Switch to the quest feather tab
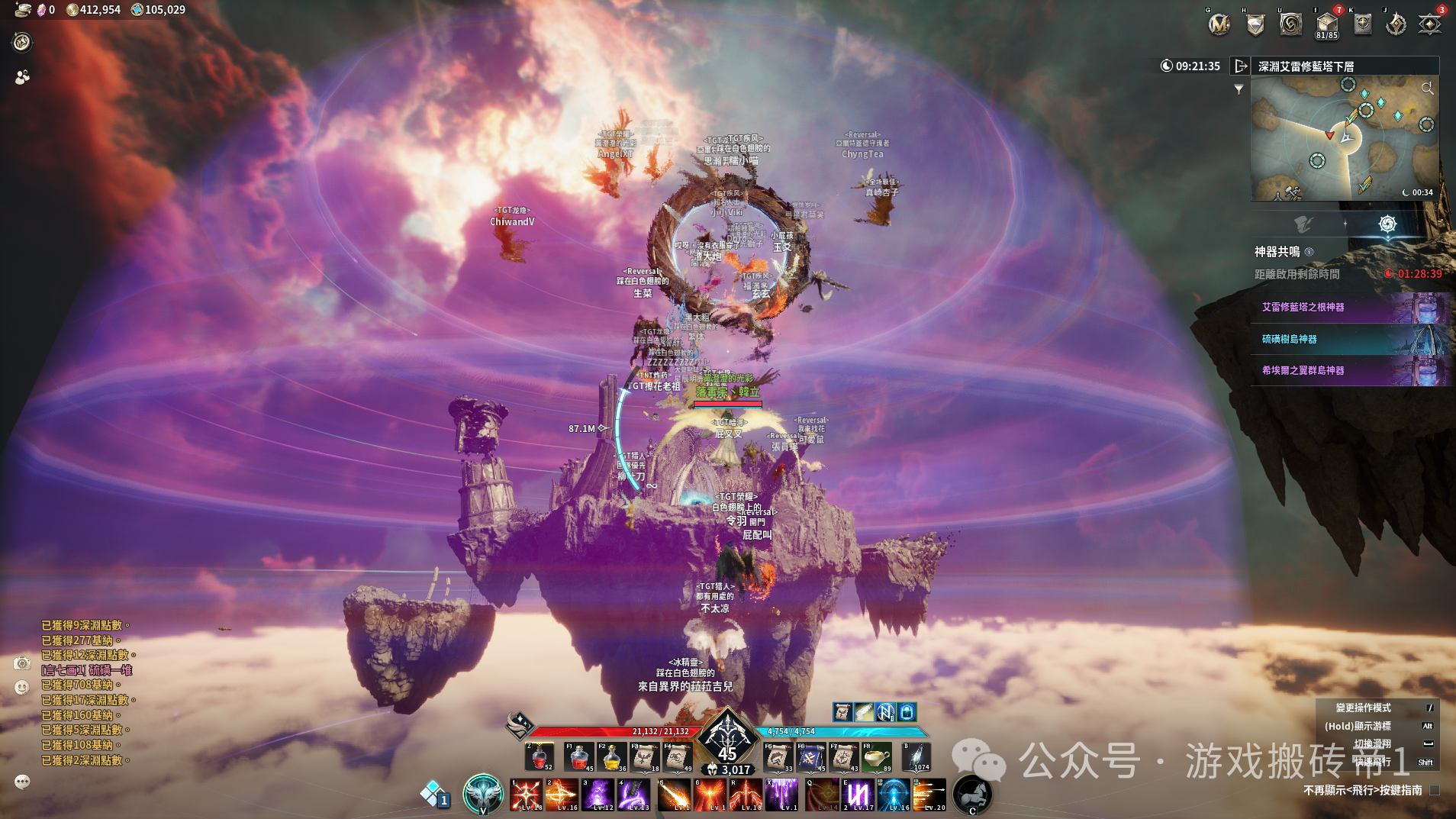 point(1303,224)
